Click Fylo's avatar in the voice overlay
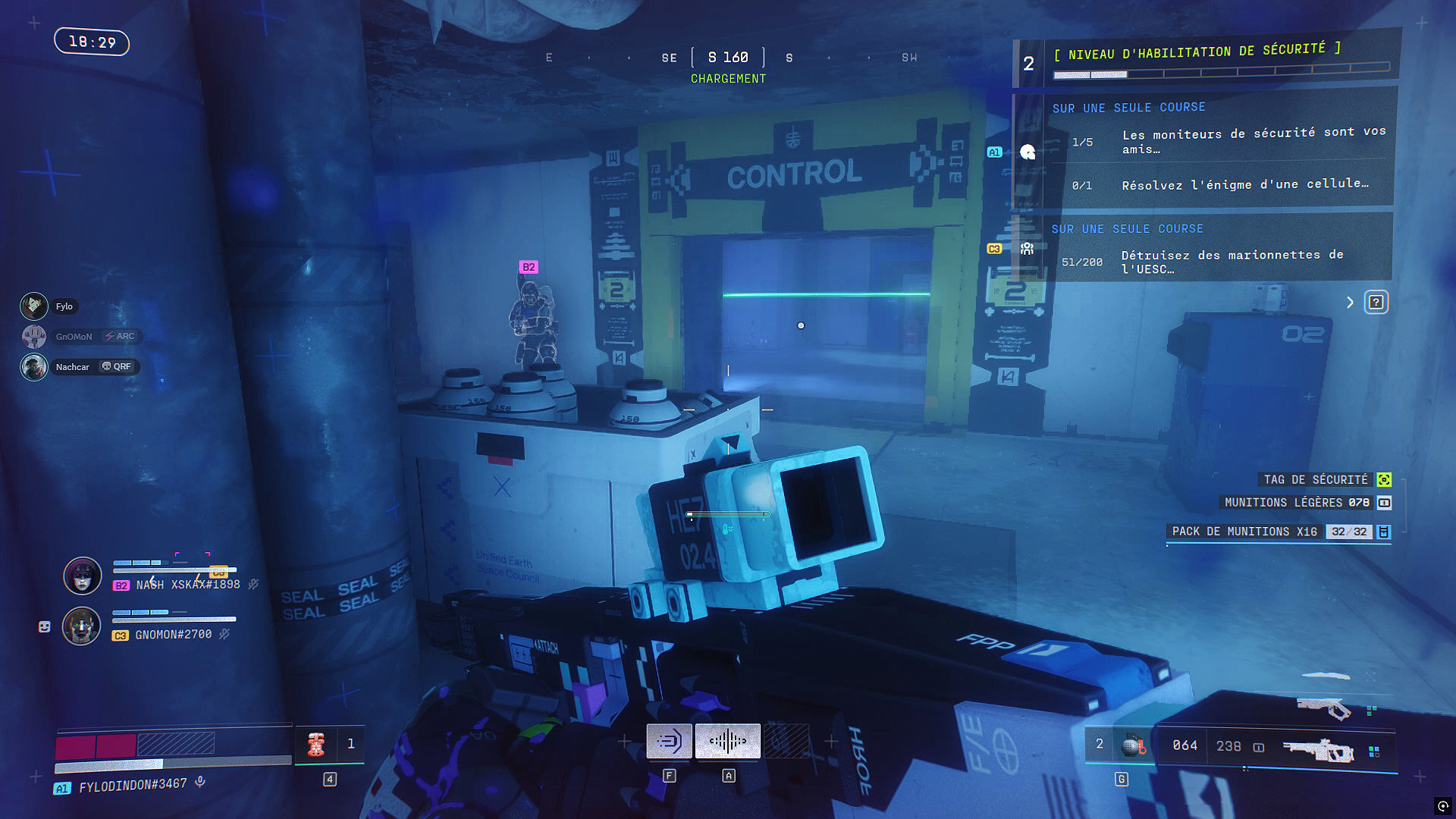Screen dimensions: 1456x819 pyautogui.click(x=34, y=306)
